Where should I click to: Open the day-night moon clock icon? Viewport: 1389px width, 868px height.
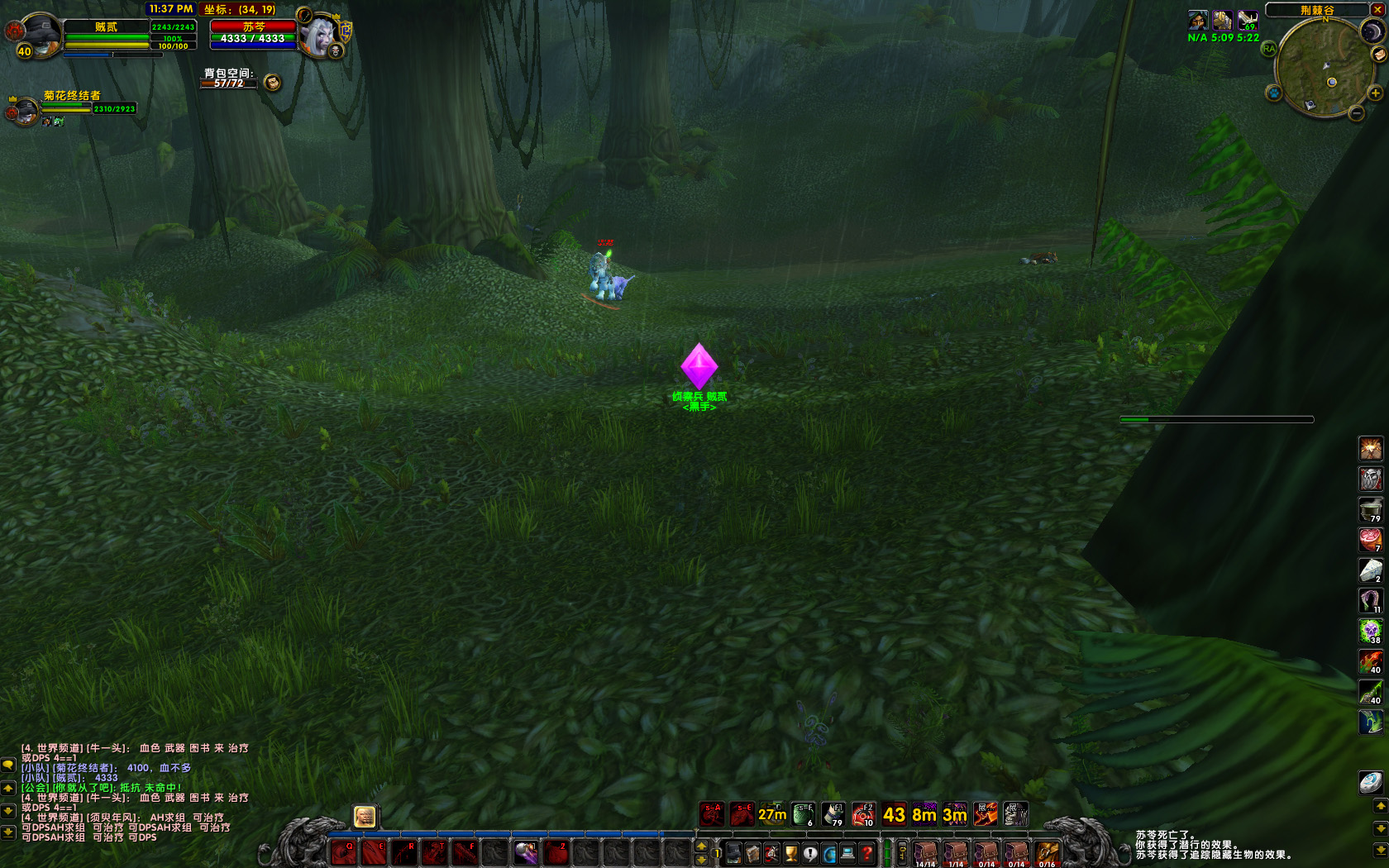coord(1372,31)
